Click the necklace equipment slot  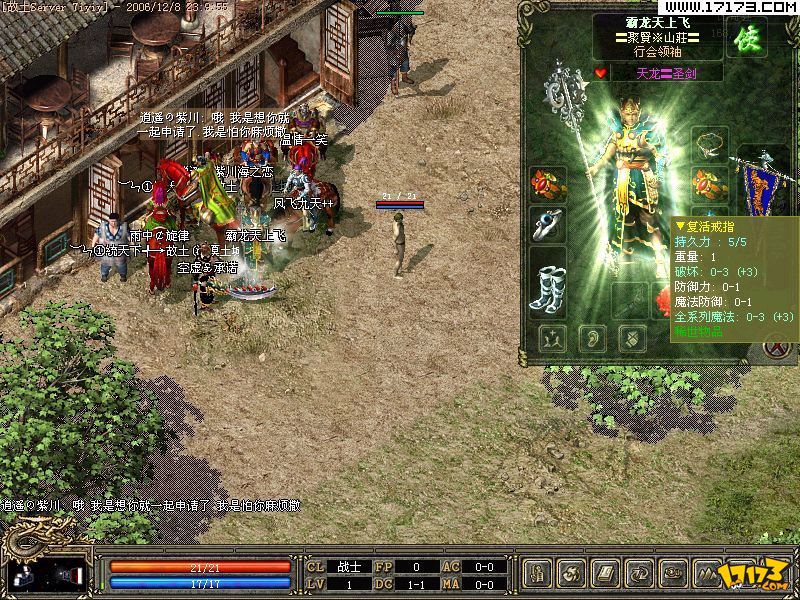[709, 143]
